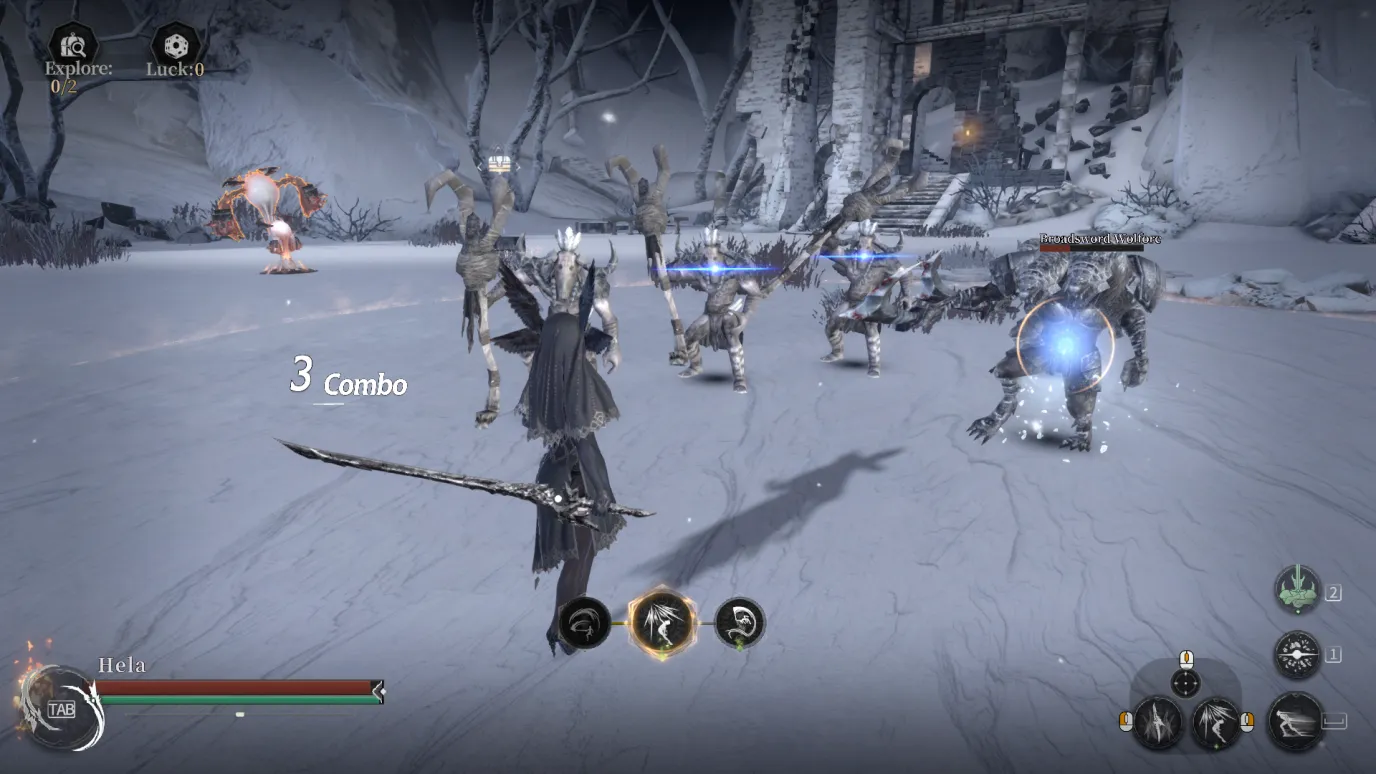Activate the winged leaping attack icon
The width and height of the screenshot is (1376, 774).
coord(1216,721)
